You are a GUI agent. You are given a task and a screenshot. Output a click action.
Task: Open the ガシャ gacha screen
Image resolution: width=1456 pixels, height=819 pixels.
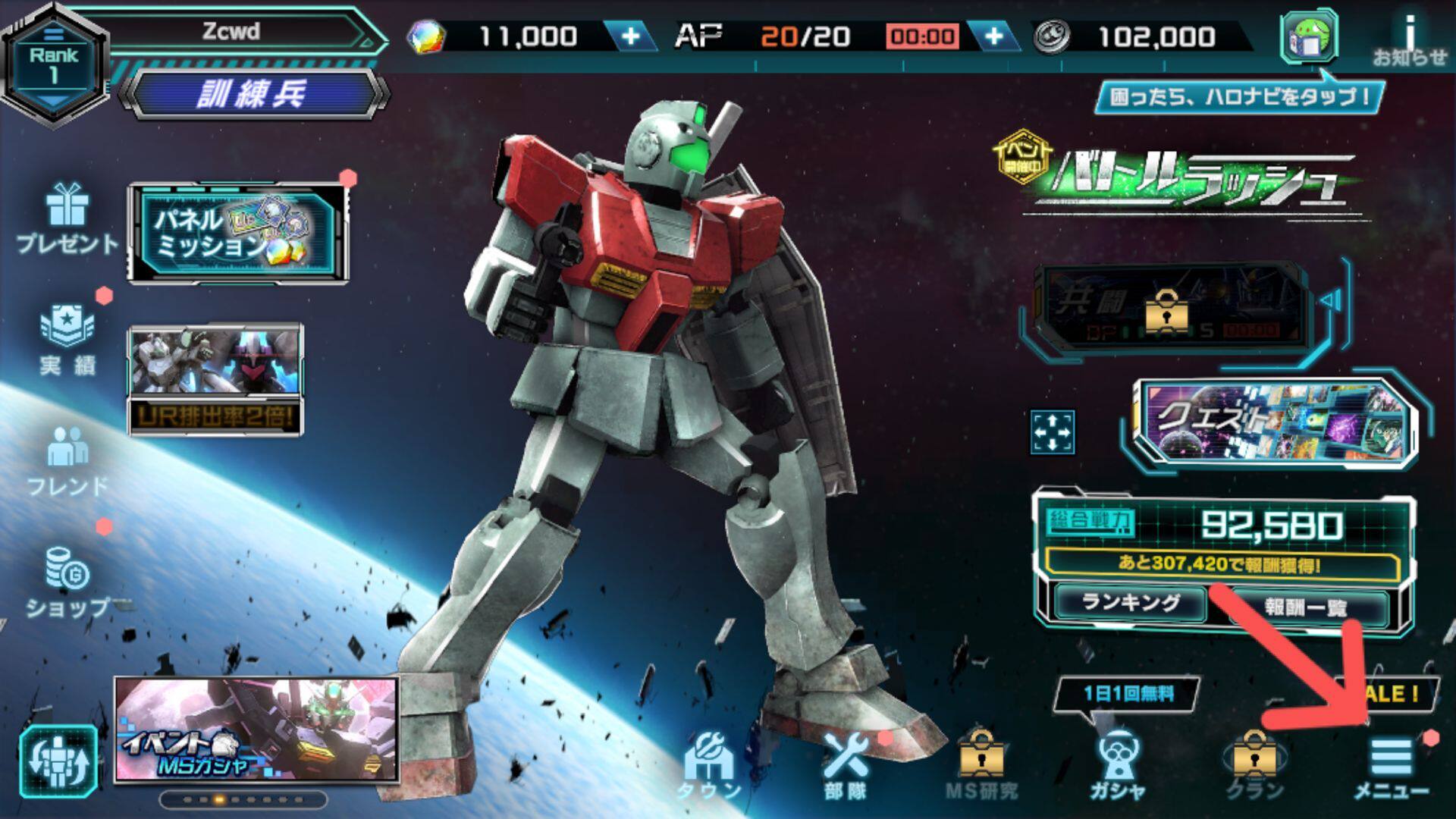(x=1116, y=766)
